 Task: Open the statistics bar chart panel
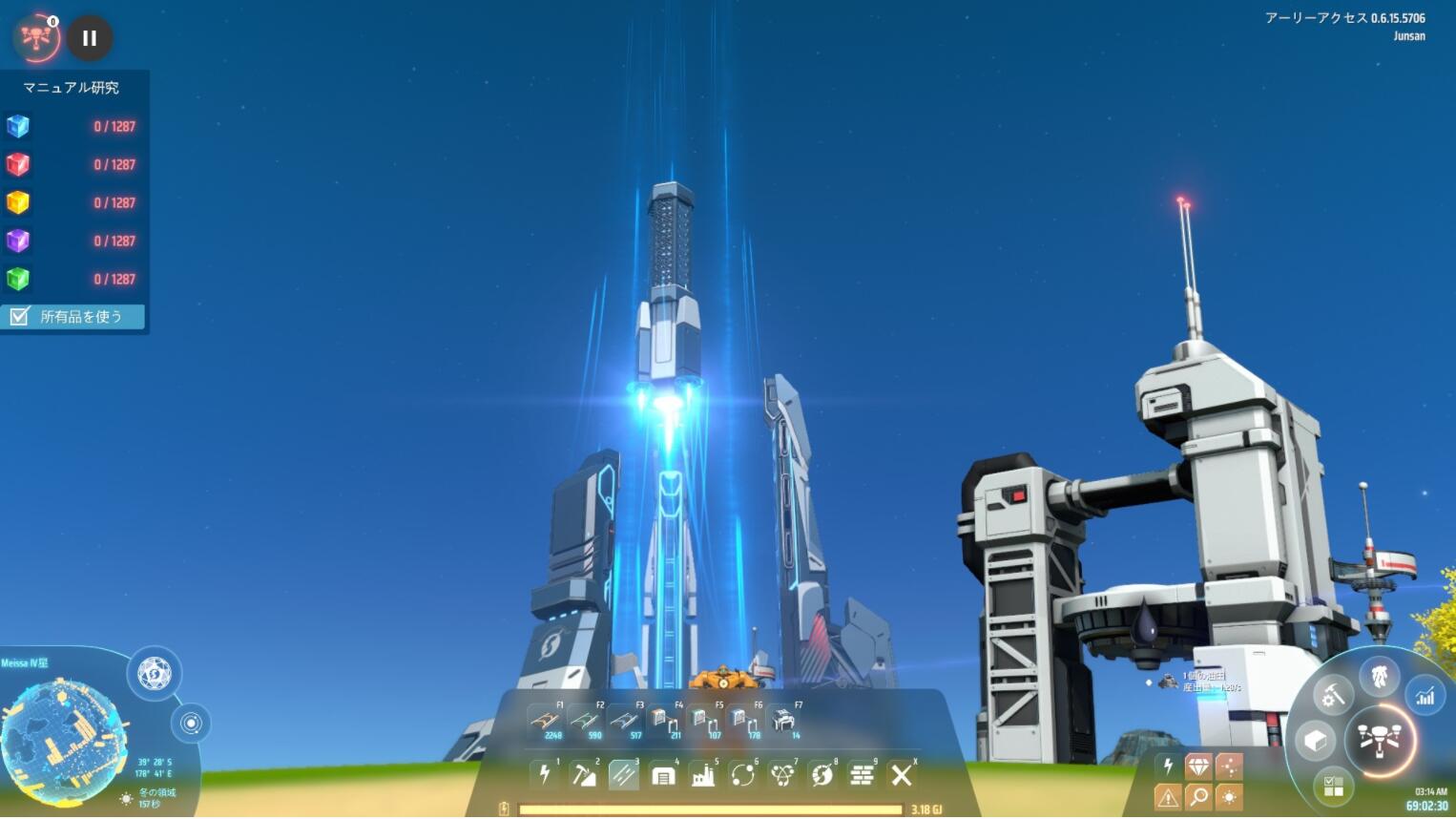click(x=1425, y=695)
